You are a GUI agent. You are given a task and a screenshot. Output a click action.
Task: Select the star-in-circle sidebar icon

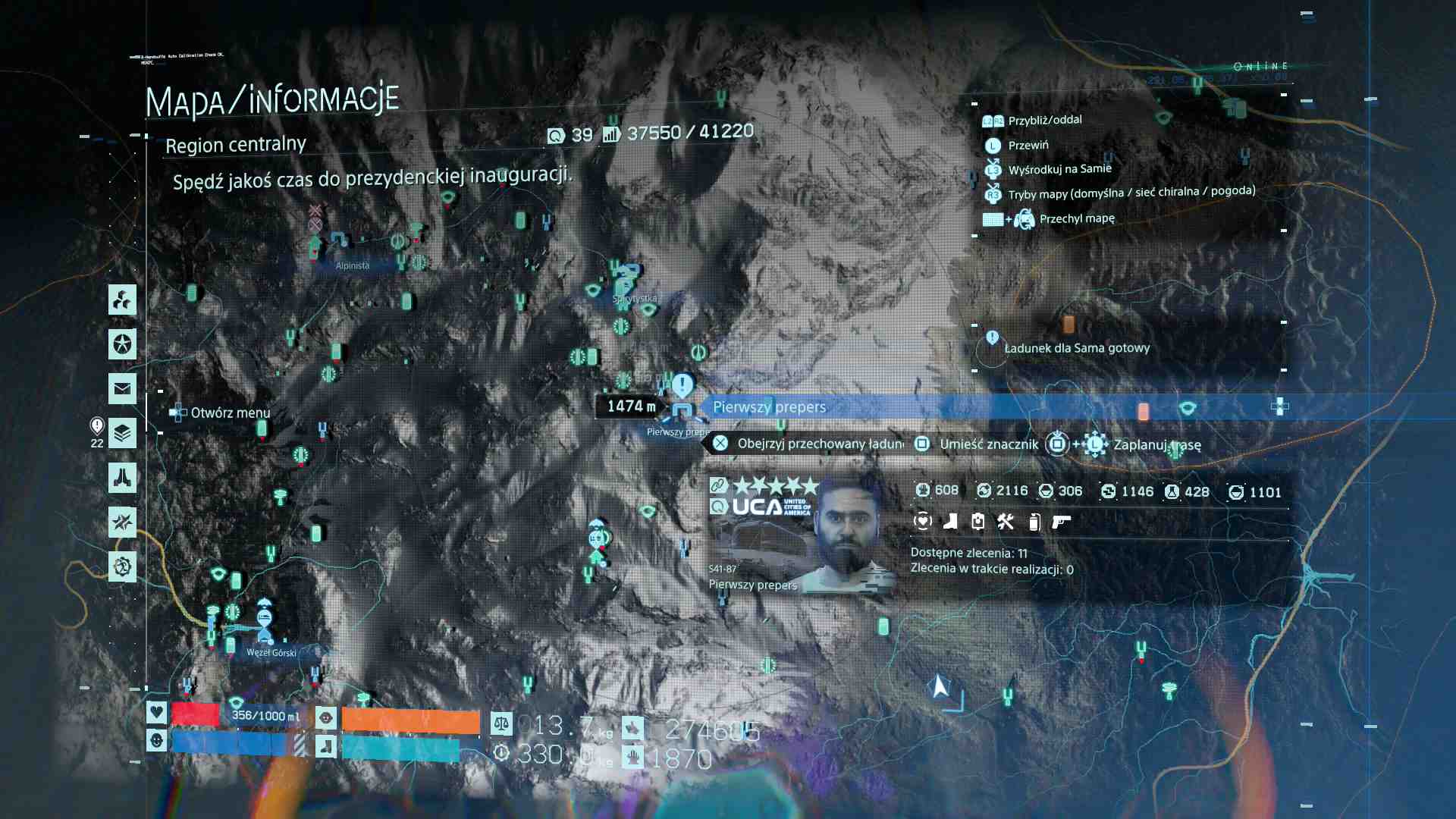[x=122, y=344]
